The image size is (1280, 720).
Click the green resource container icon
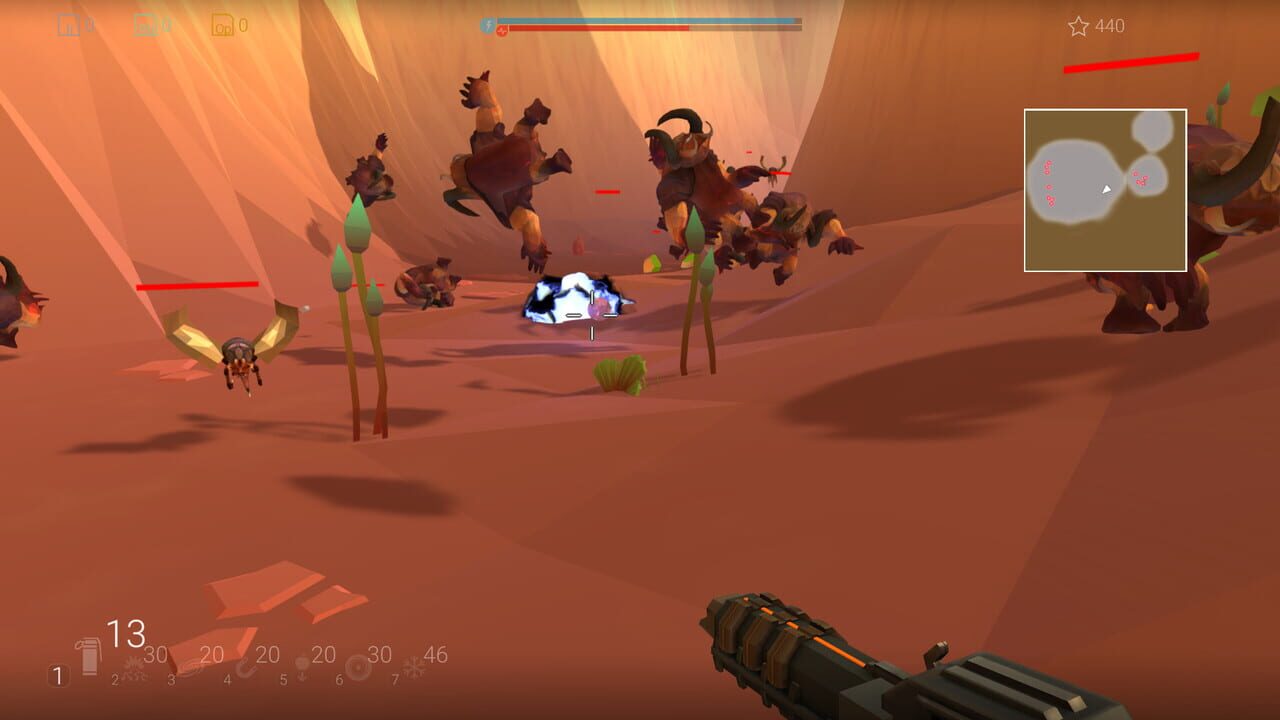pos(143,24)
